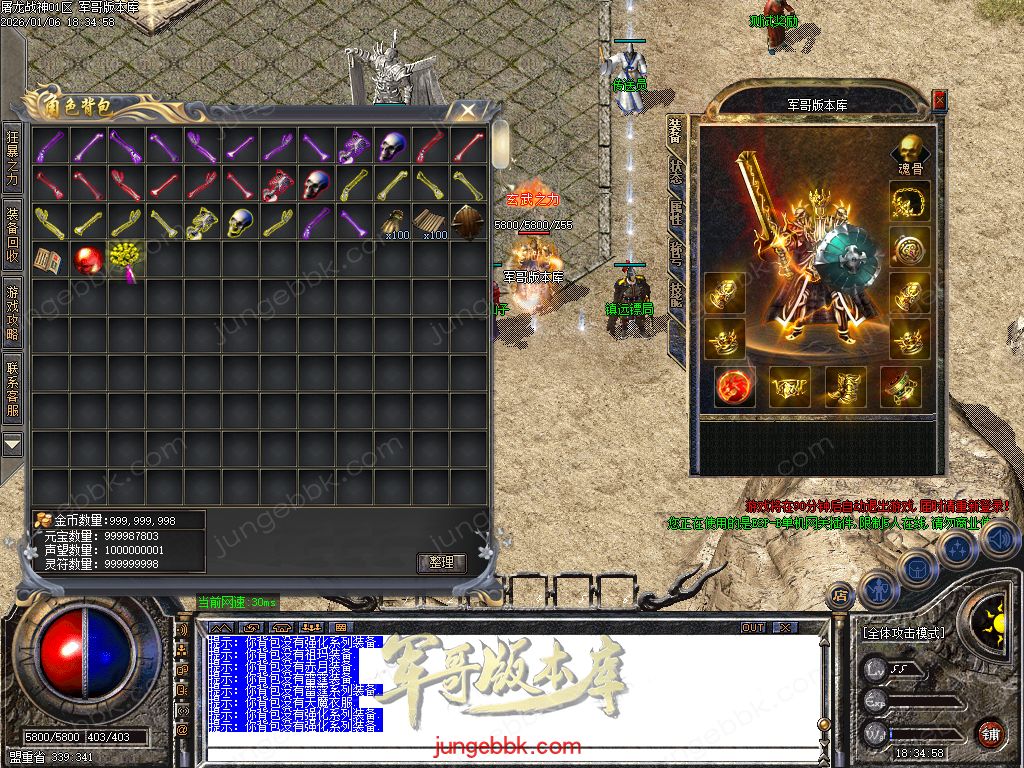Select the equipped golden boots slot
The height and width of the screenshot is (768, 1024).
pyautogui.click(x=846, y=387)
